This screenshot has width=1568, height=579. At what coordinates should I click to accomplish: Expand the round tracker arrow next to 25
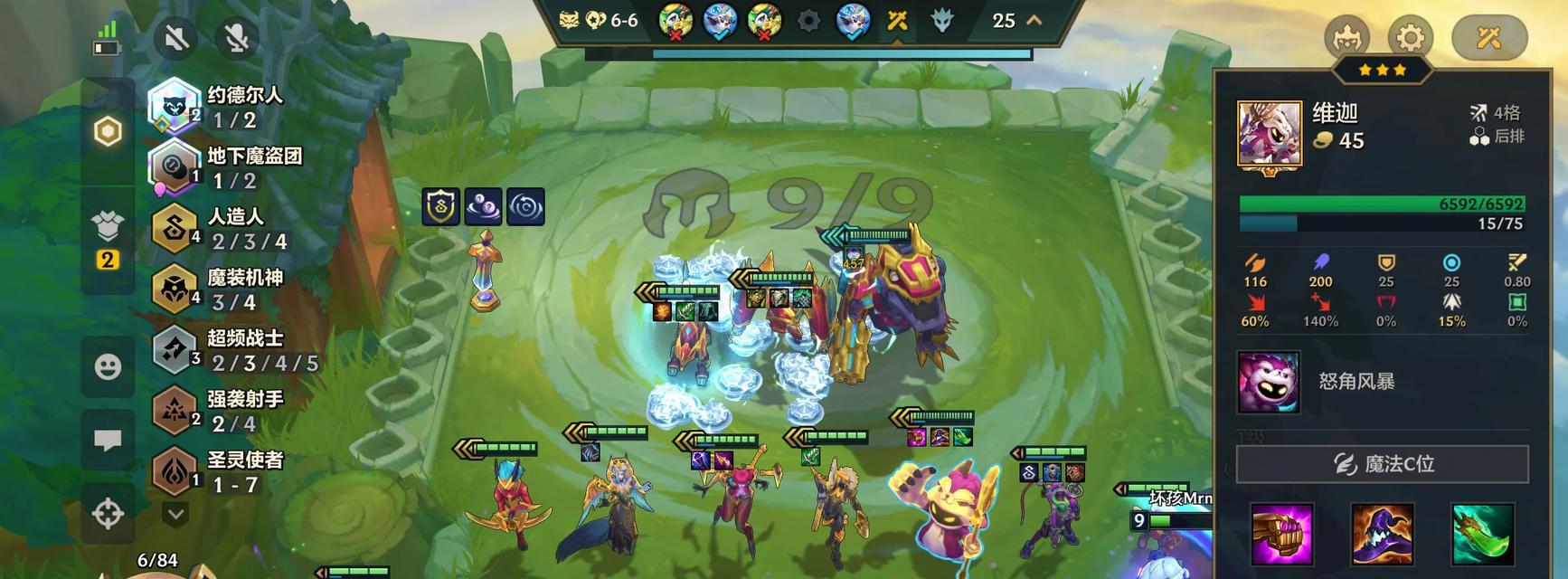(x=1034, y=20)
